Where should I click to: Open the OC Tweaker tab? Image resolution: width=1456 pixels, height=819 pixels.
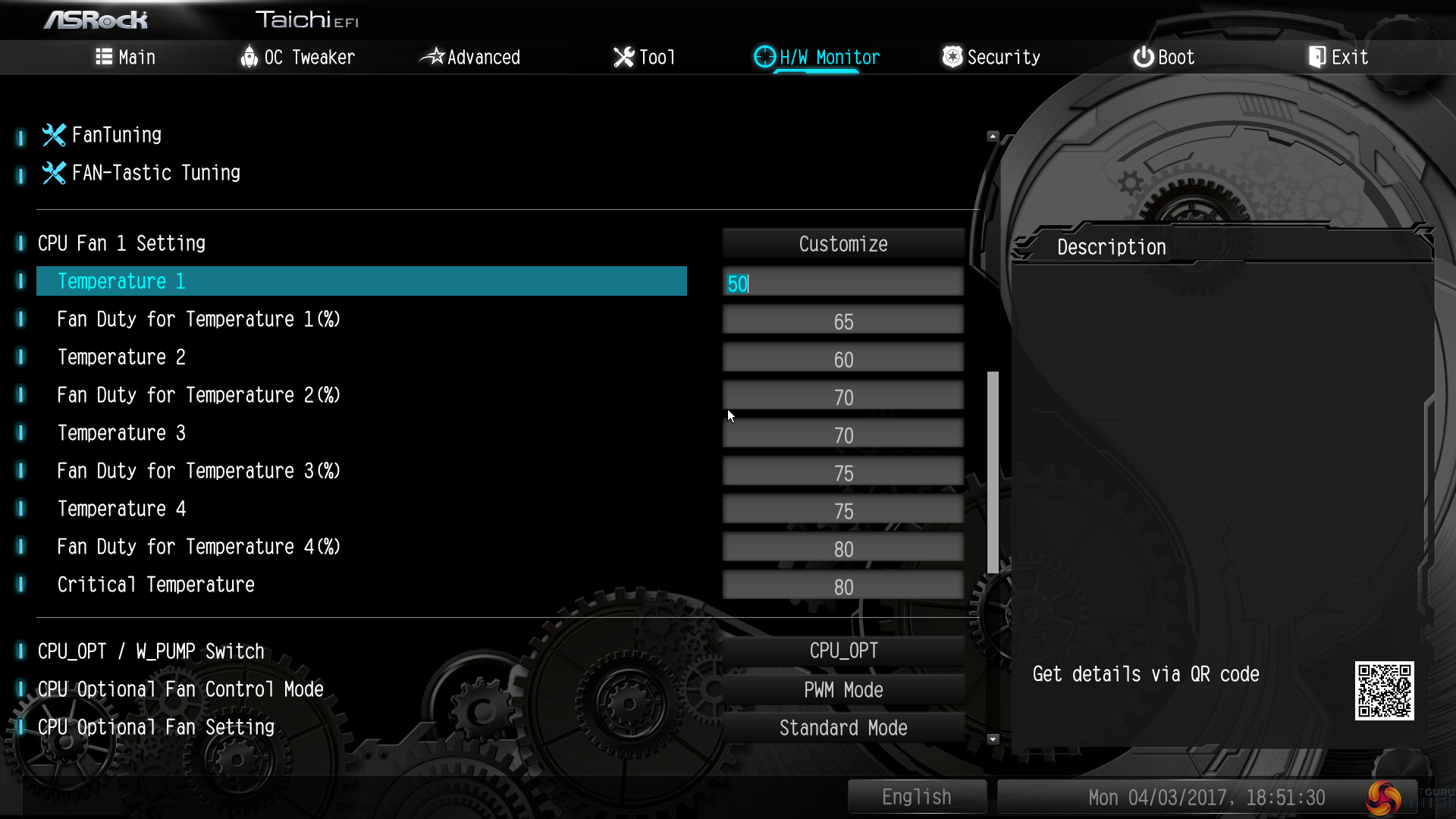click(x=297, y=57)
